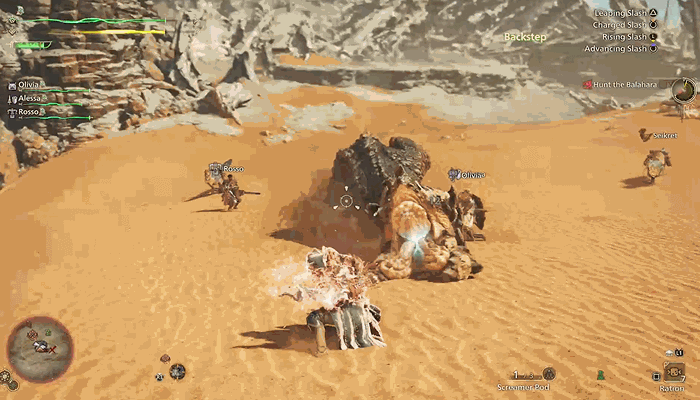Select the Ration item slot
This screenshot has width=700, height=400.
[x=674, y=372]
